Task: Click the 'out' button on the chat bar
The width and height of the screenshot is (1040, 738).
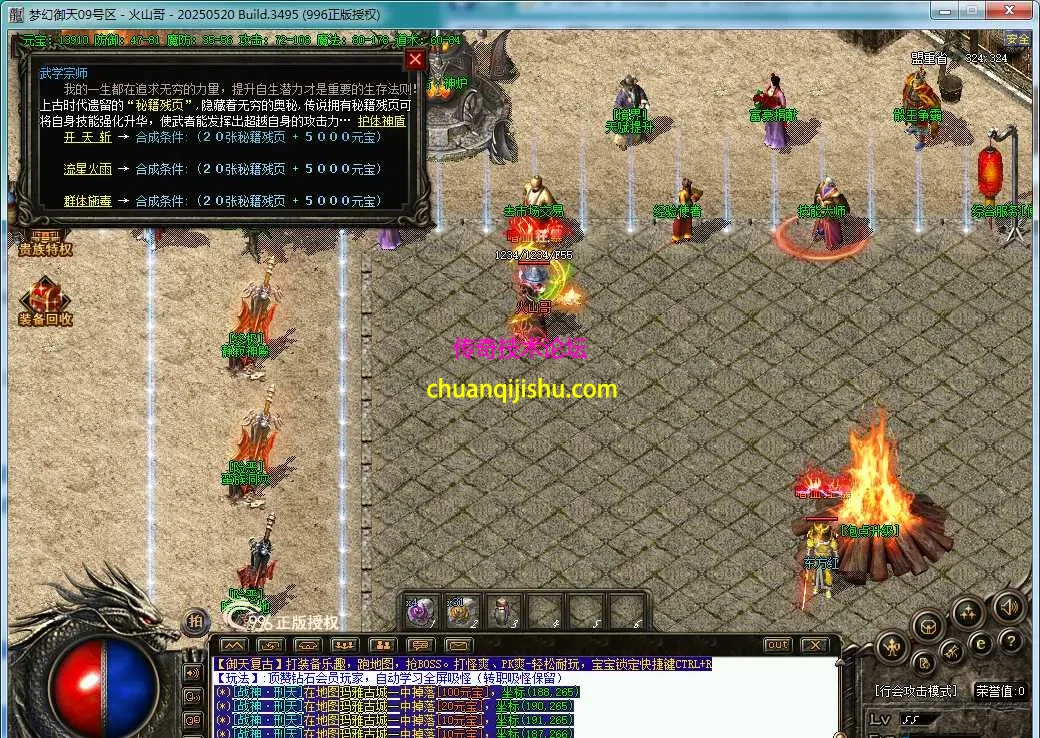Action: tap(777, 645)
